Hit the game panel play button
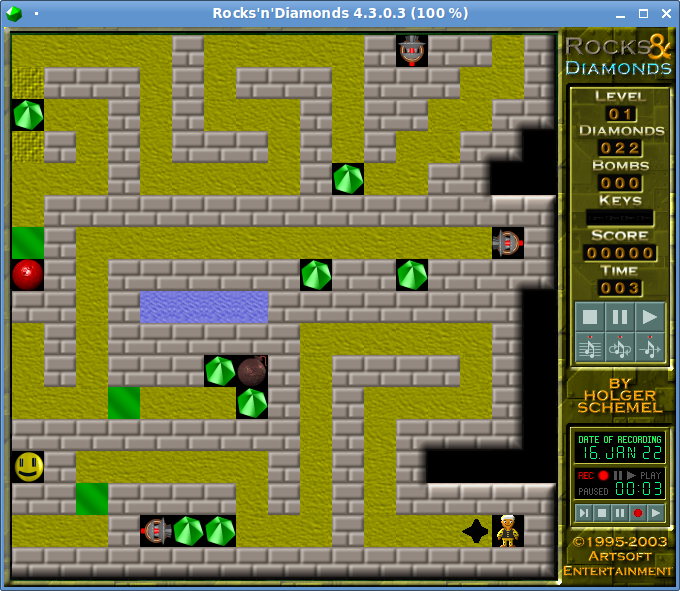Viewport: 680px width, 591px height. click(x=650, y=317)
